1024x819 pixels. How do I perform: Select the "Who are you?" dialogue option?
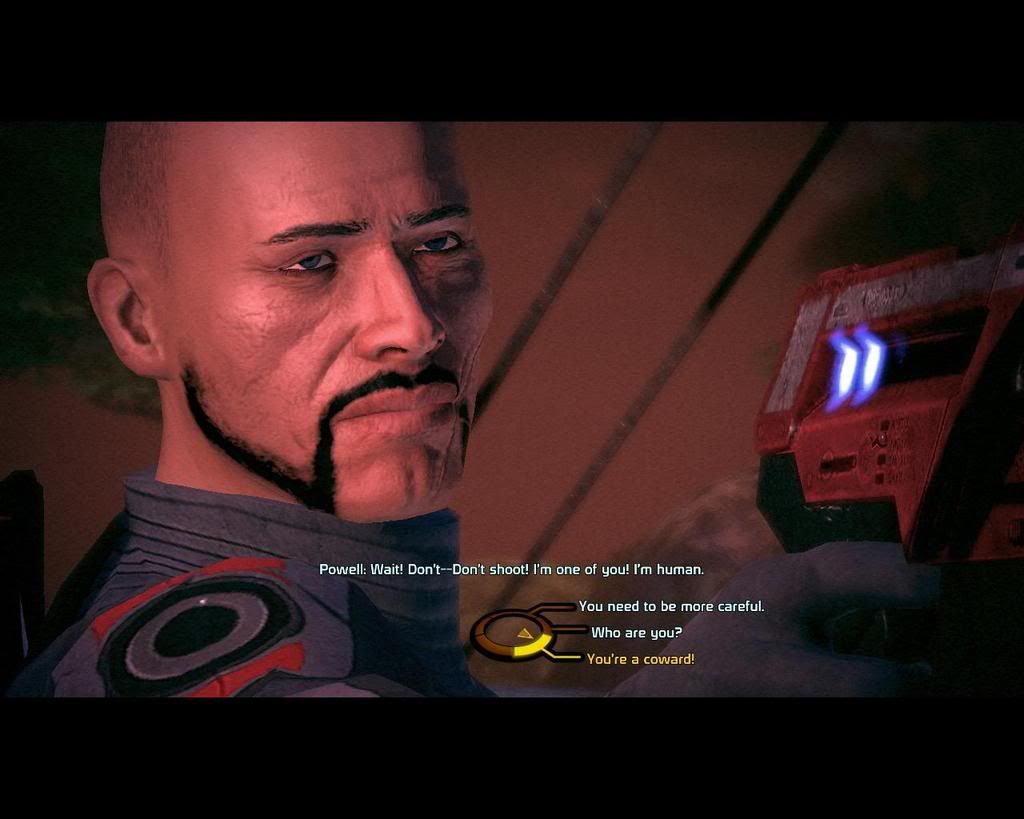[x=636, y=632]
